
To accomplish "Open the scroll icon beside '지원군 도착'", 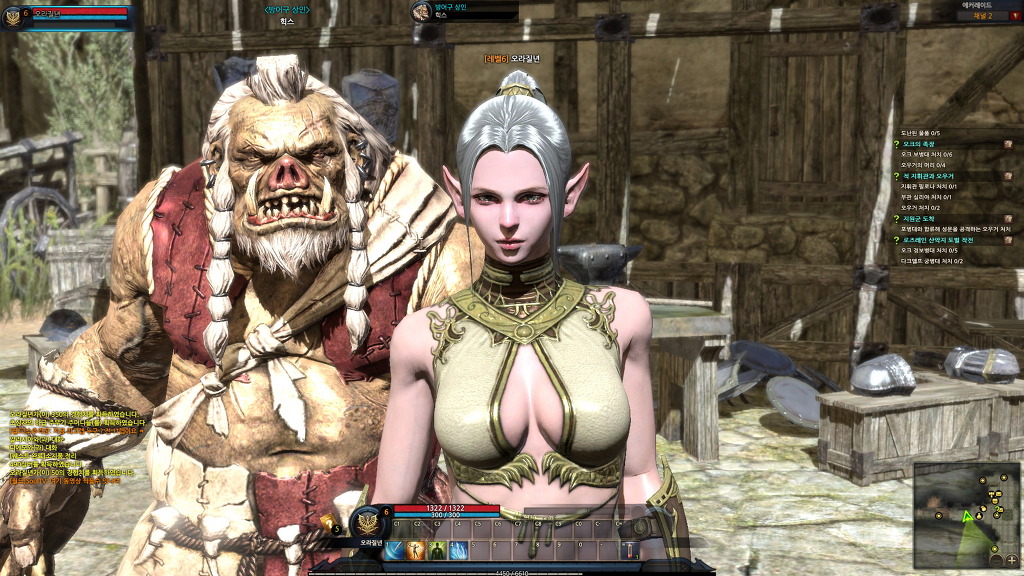I will 1008,218.
